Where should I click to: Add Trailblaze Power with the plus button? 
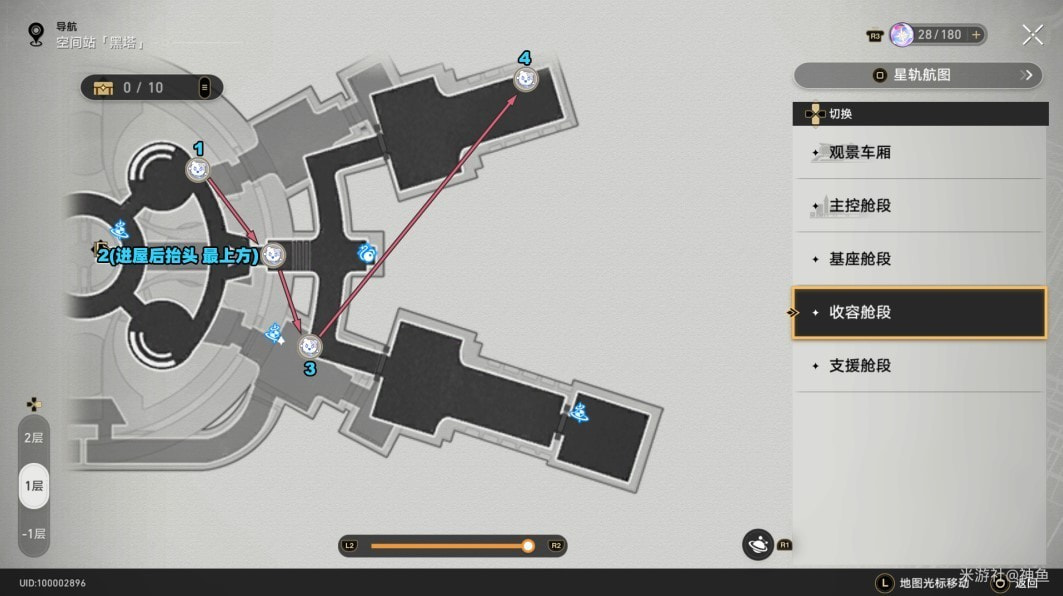[x=976, y=35]
